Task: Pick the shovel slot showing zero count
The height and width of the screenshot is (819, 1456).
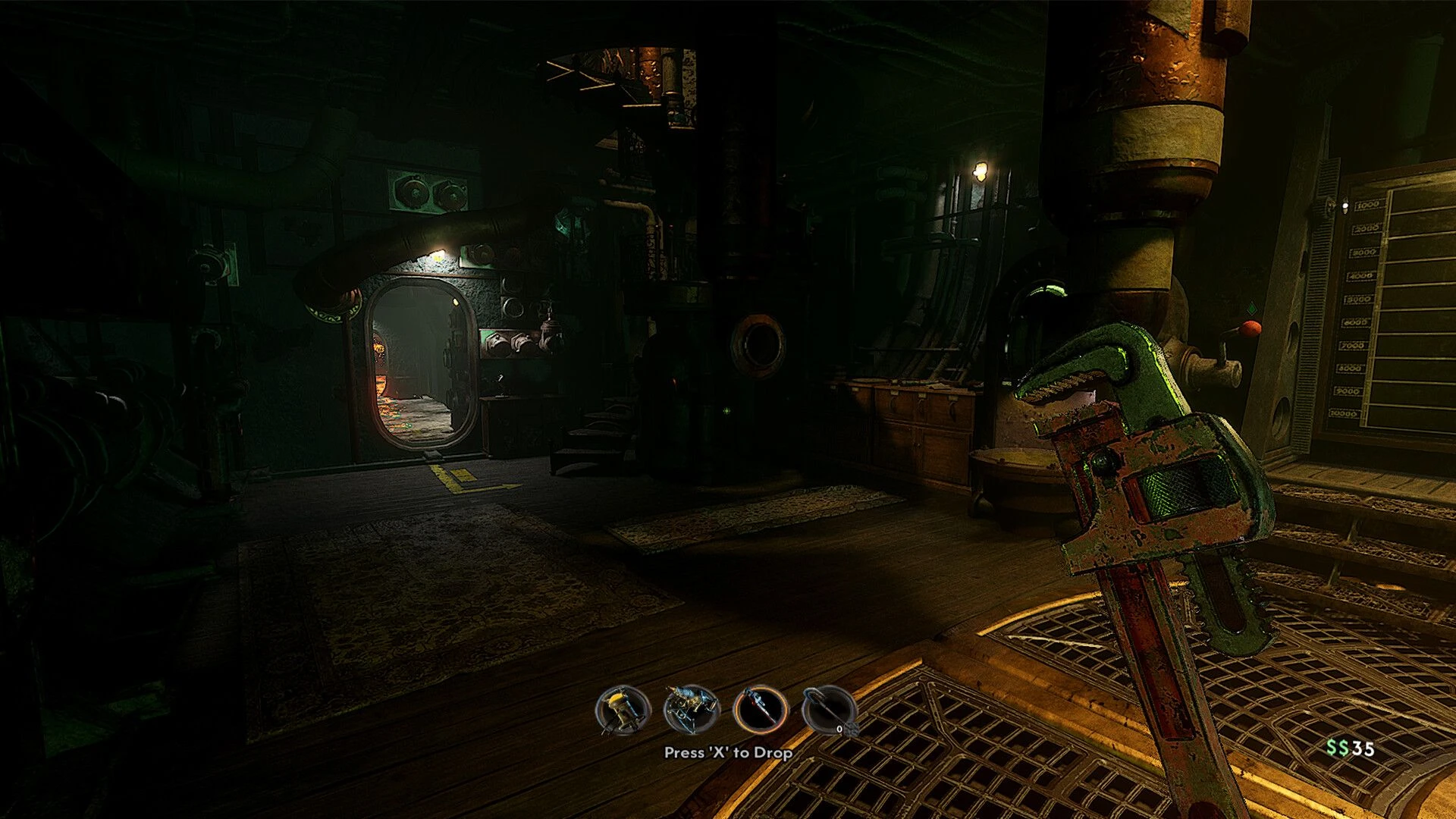Action: tap(829, 711)
